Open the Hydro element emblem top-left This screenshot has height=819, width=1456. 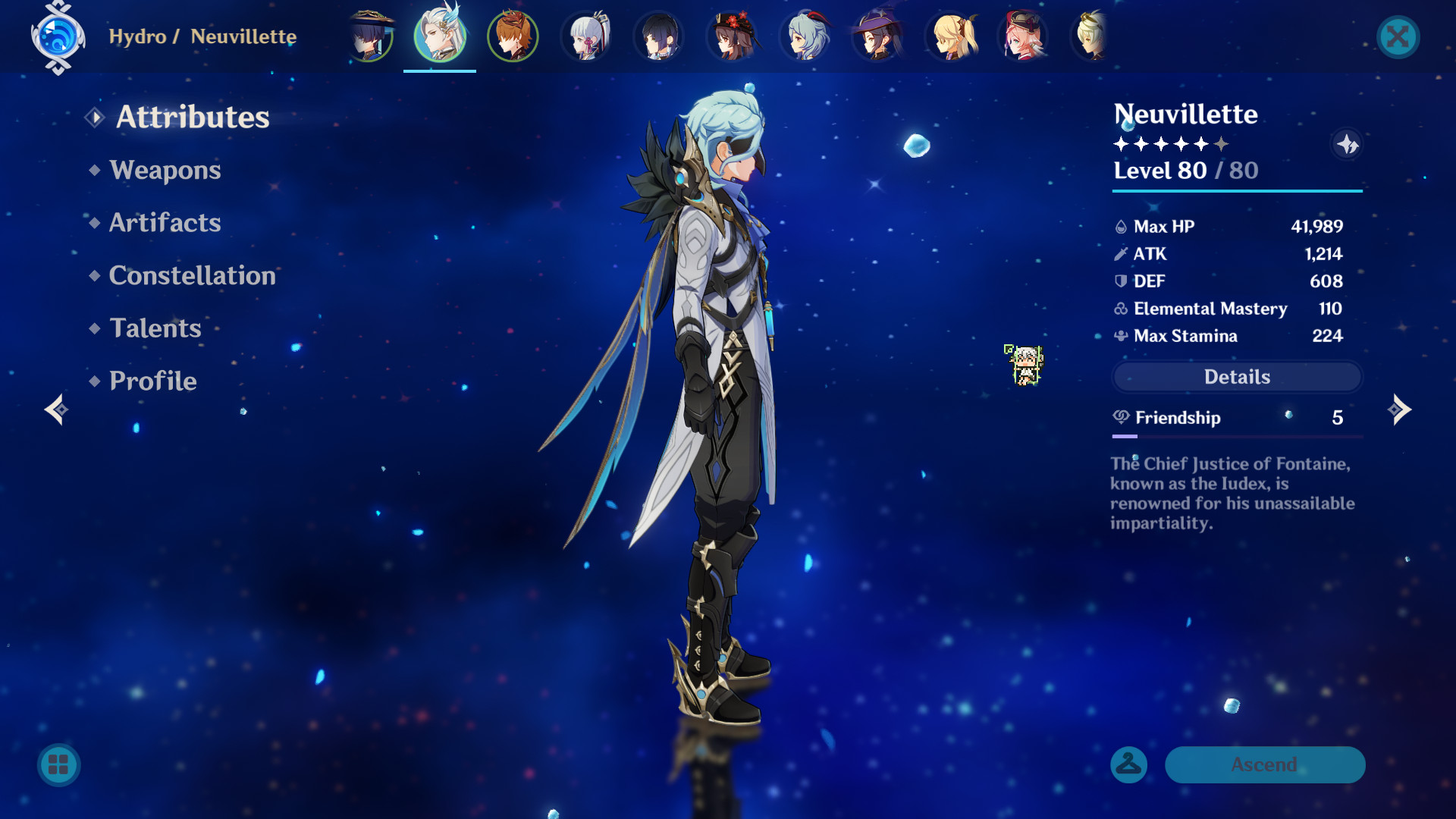point(57,36)
